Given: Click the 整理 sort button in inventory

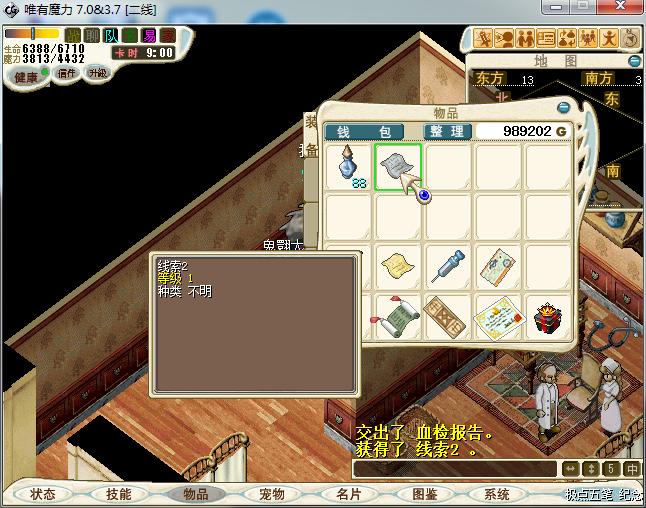Looking at the screenshot, I should click(446, 132).
